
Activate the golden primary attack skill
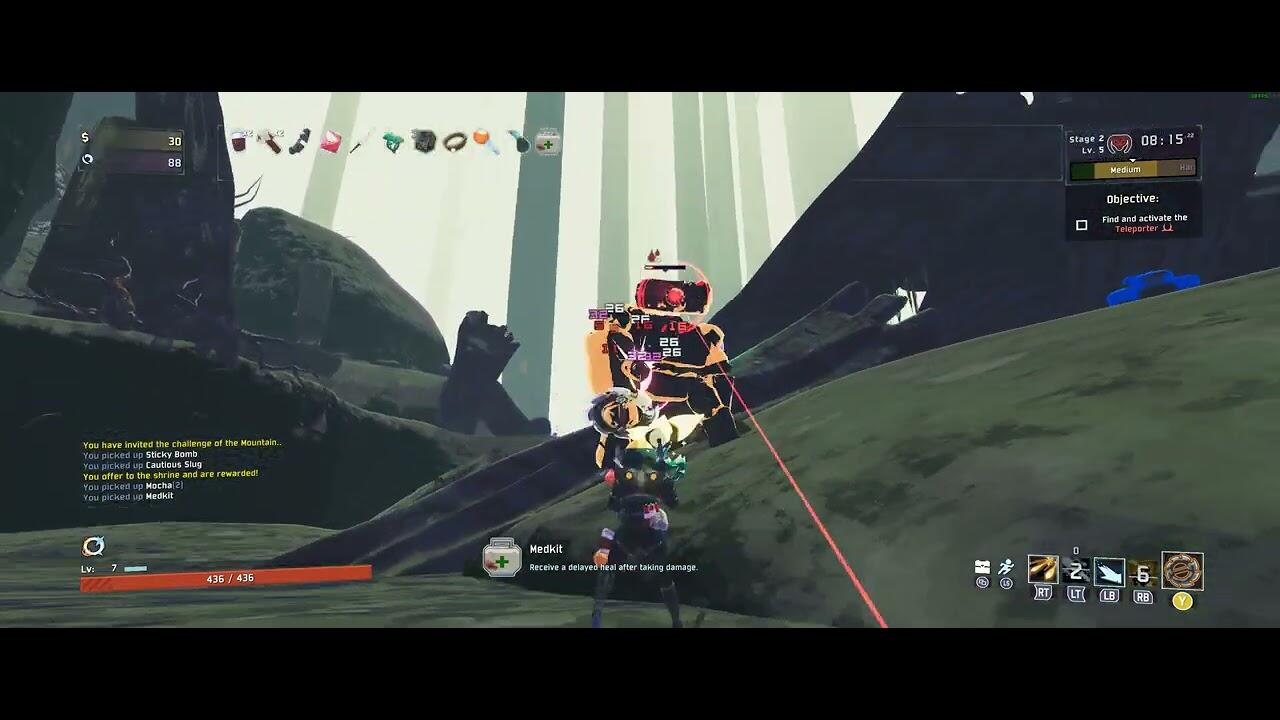[x=1043, y=570]
